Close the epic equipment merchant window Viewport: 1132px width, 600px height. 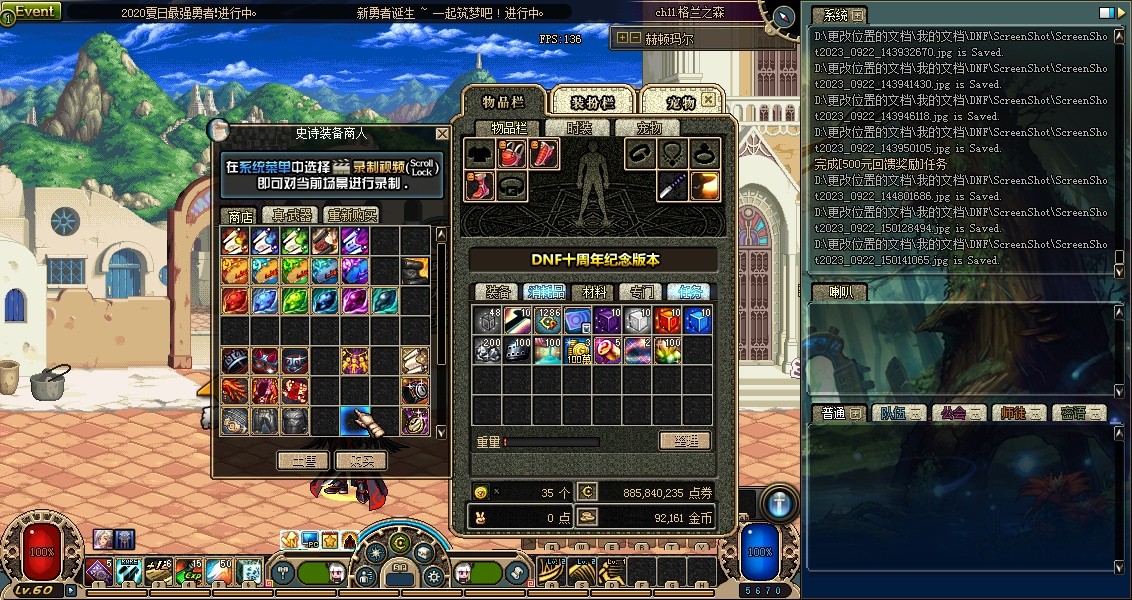pos(442,133)
